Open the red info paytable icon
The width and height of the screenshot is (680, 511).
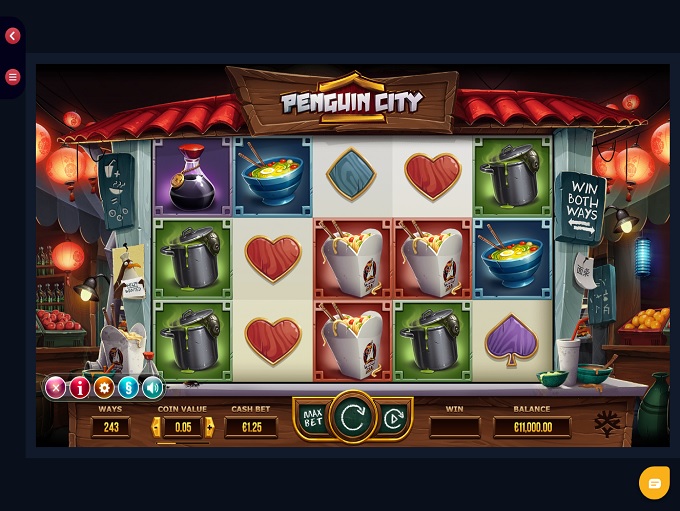point(80,387)
